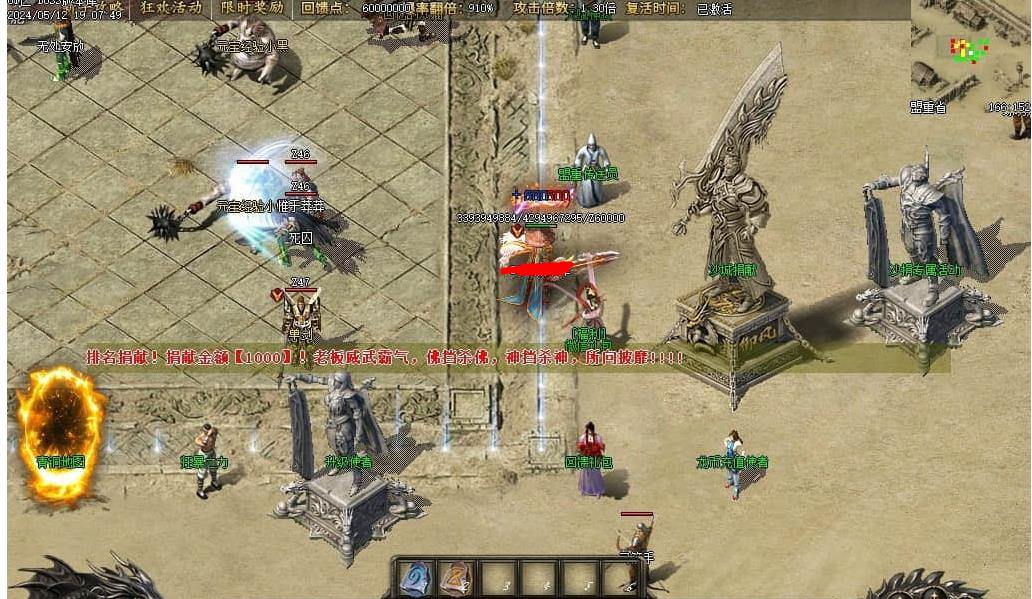
Task: Open the 限时奖励 timed rewards menu
Action: tap(250, 8)
